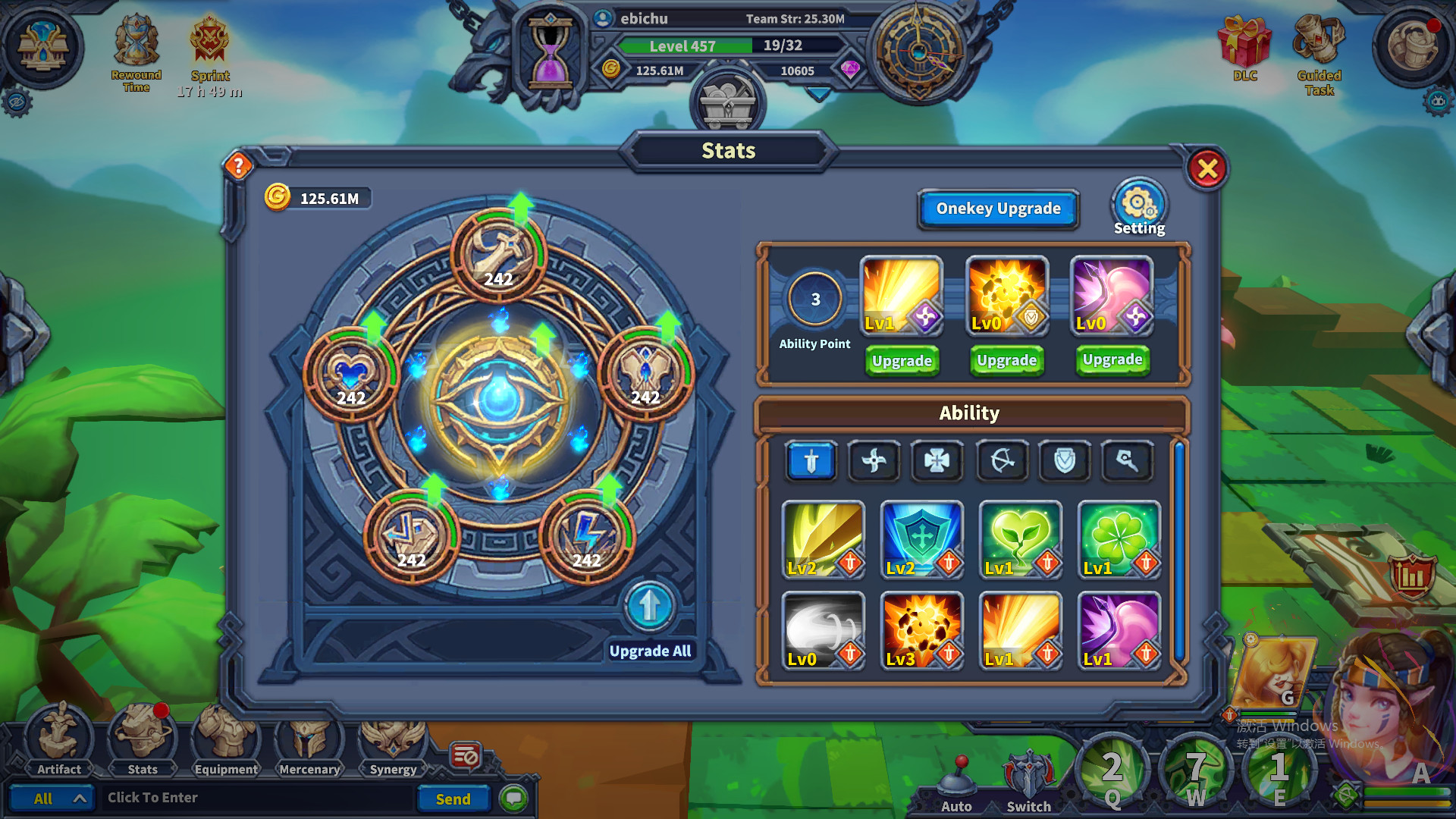
Task: Close the Stats window
Action: [x=1207, y=168]
